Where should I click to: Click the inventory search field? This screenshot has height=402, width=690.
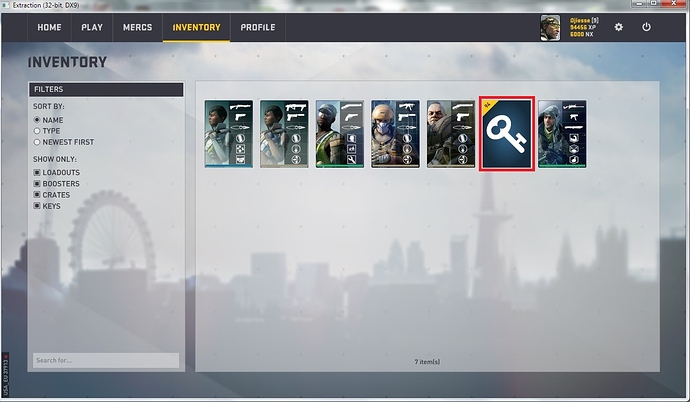tap(105, 360)
